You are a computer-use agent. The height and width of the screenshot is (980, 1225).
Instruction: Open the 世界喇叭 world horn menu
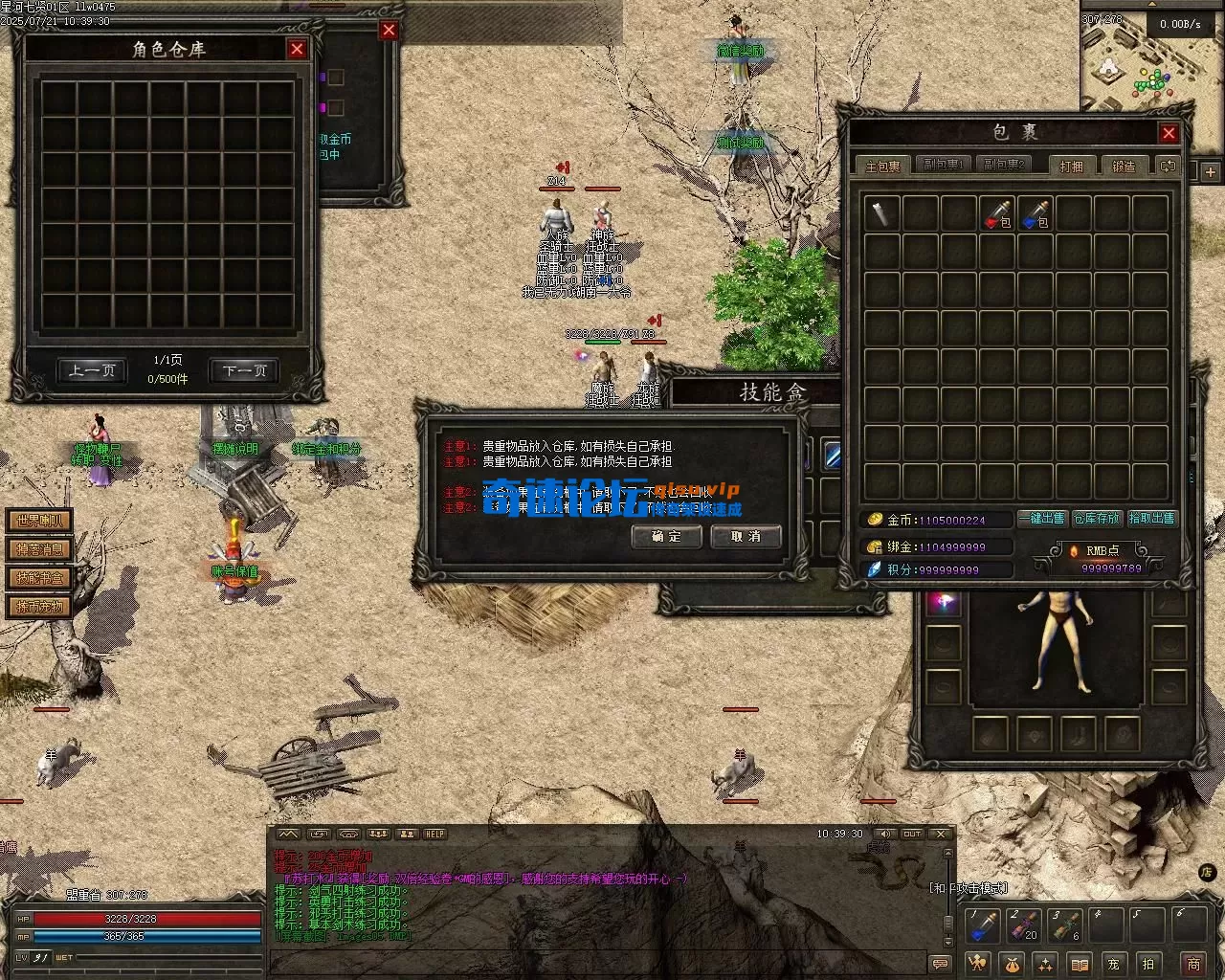pos(39,521)
